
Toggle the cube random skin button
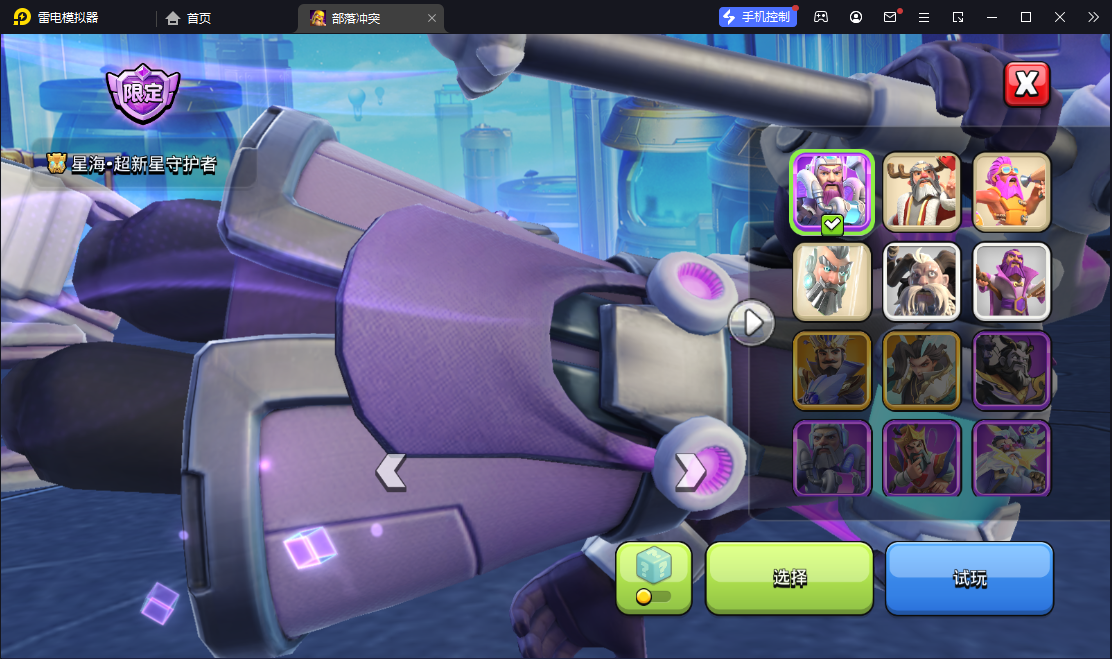tap(653, 577)
